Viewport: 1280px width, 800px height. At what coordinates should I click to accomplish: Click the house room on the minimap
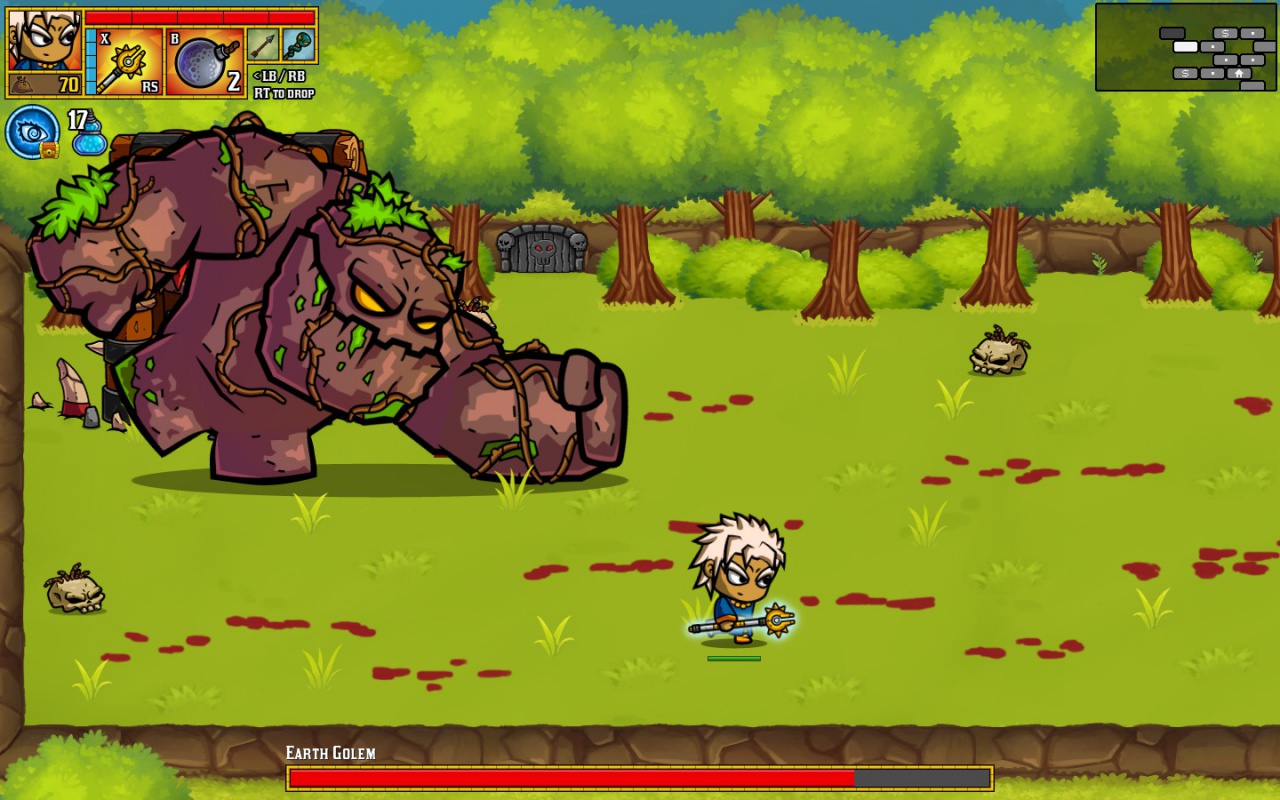(x=1238, y=73)
